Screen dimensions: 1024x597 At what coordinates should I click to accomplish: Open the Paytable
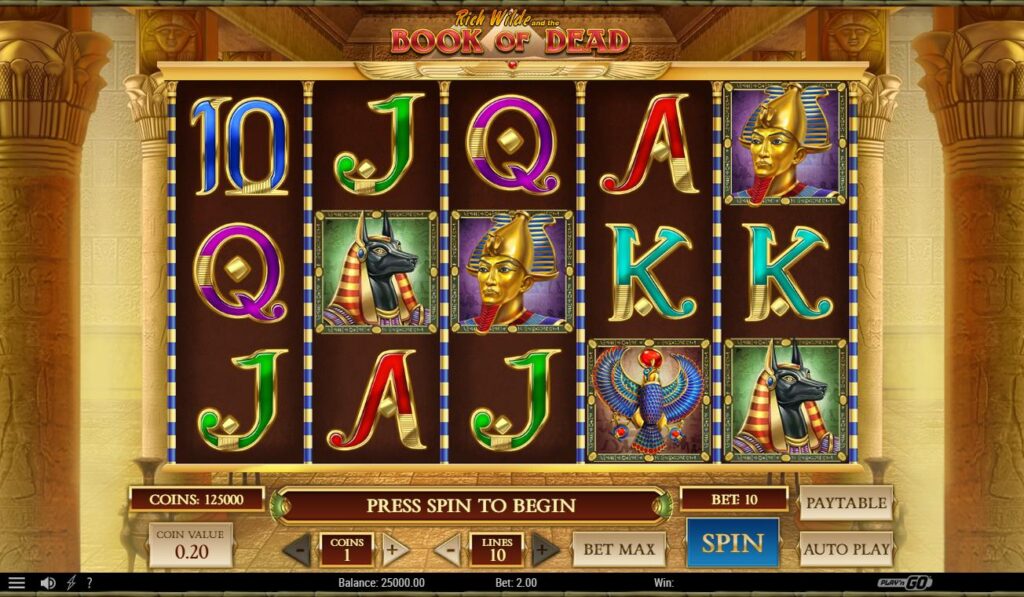(x=846, y=502)
